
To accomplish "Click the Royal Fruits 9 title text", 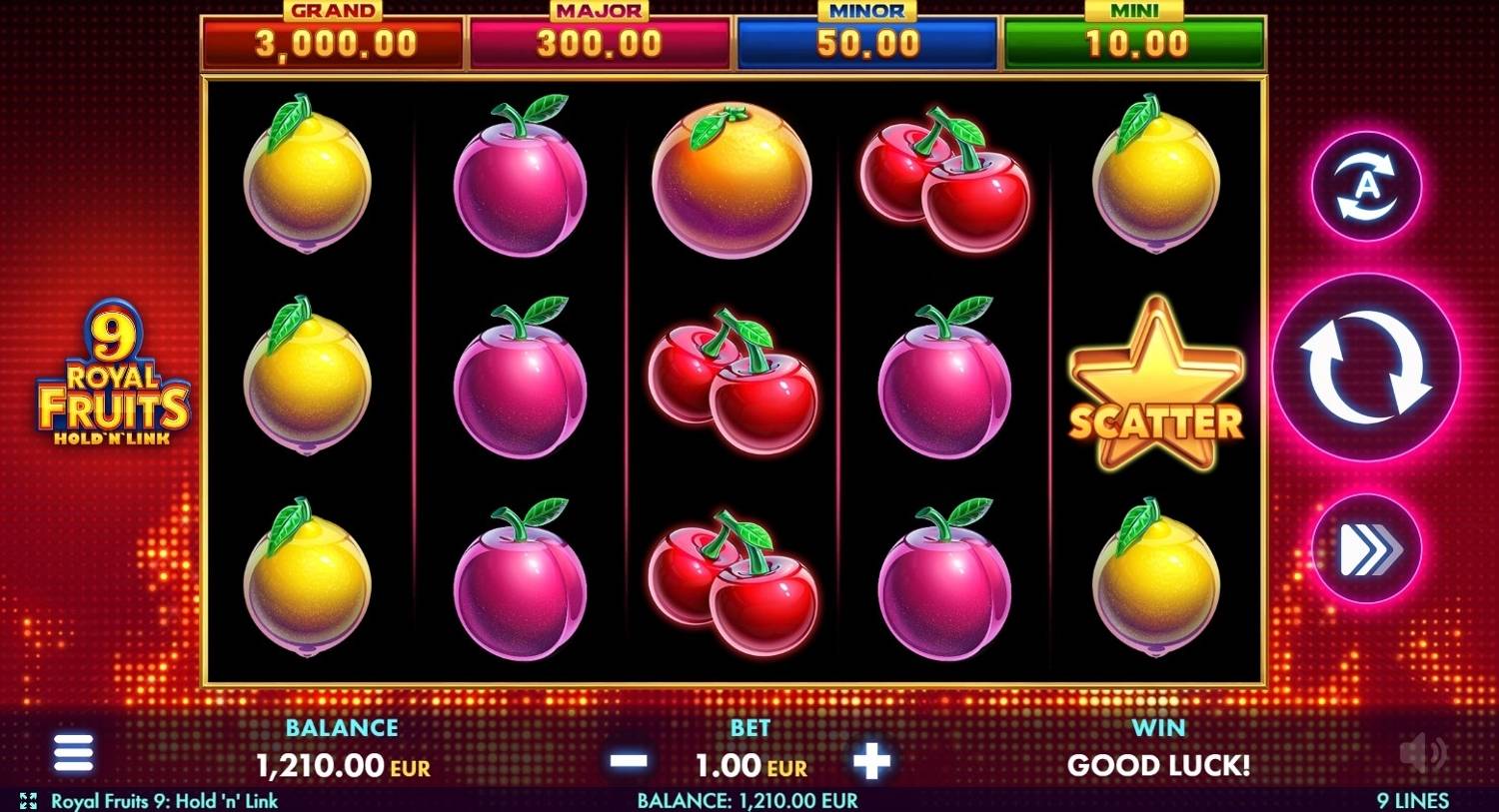I will [165, 800].
